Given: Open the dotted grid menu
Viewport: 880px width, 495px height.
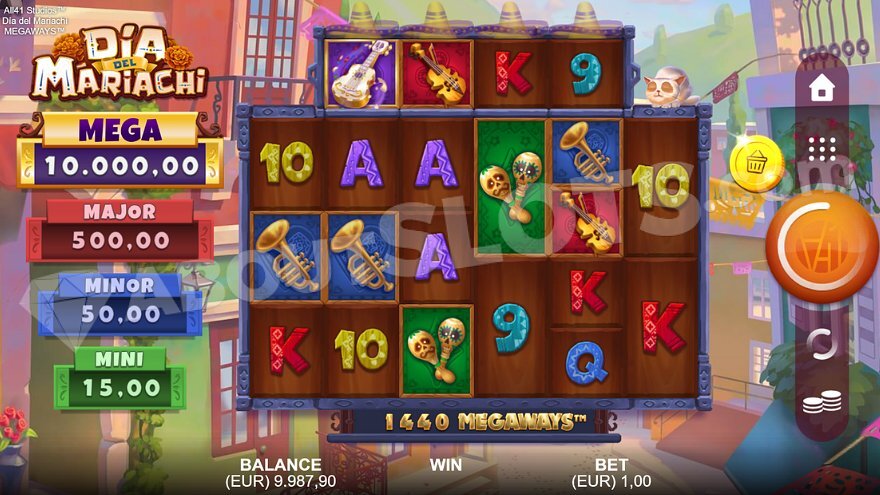Looking at the screenshot, I should click(x=821, y=148).
